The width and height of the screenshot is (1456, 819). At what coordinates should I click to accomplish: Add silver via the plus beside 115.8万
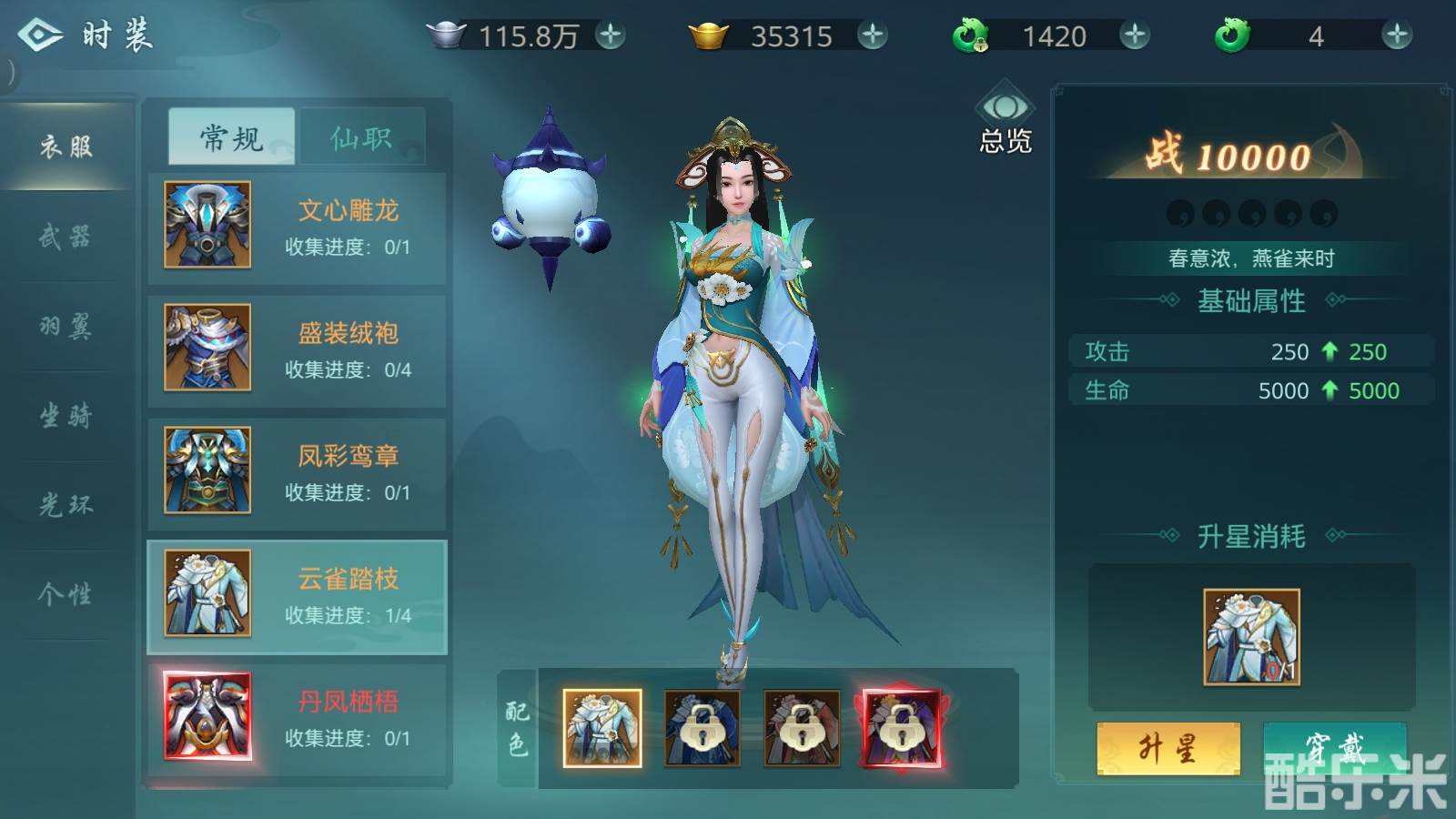click(x=611, y=35)
